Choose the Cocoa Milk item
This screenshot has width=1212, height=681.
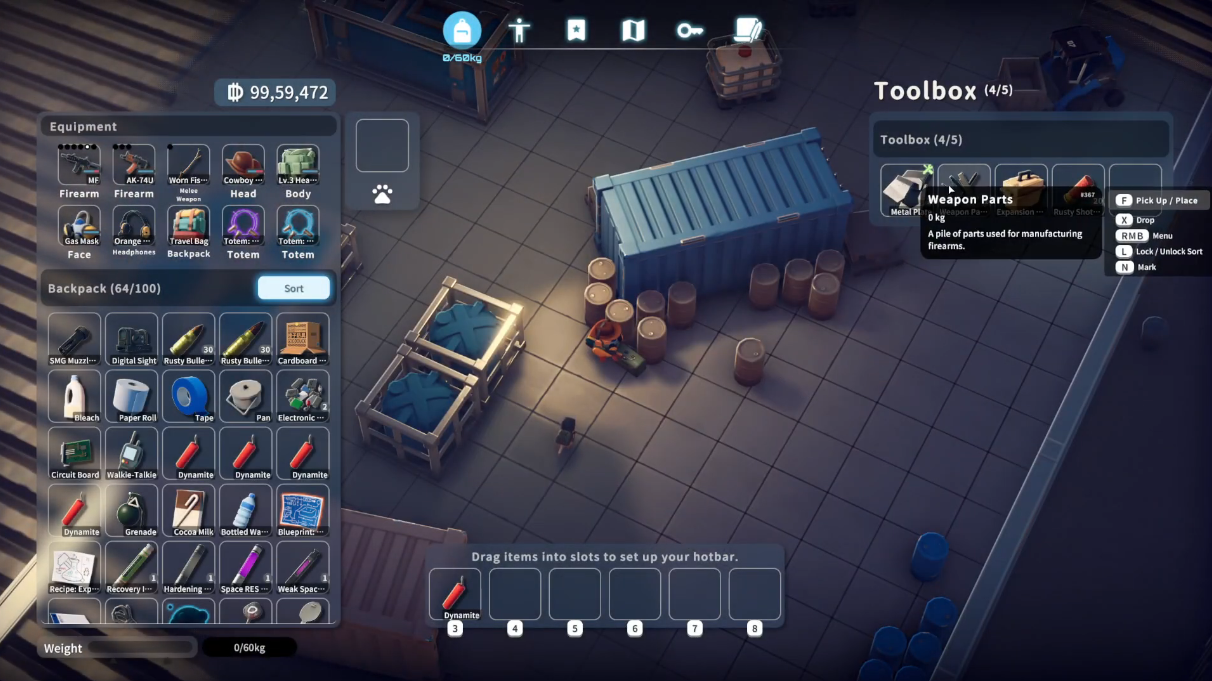tap(189, 510)
